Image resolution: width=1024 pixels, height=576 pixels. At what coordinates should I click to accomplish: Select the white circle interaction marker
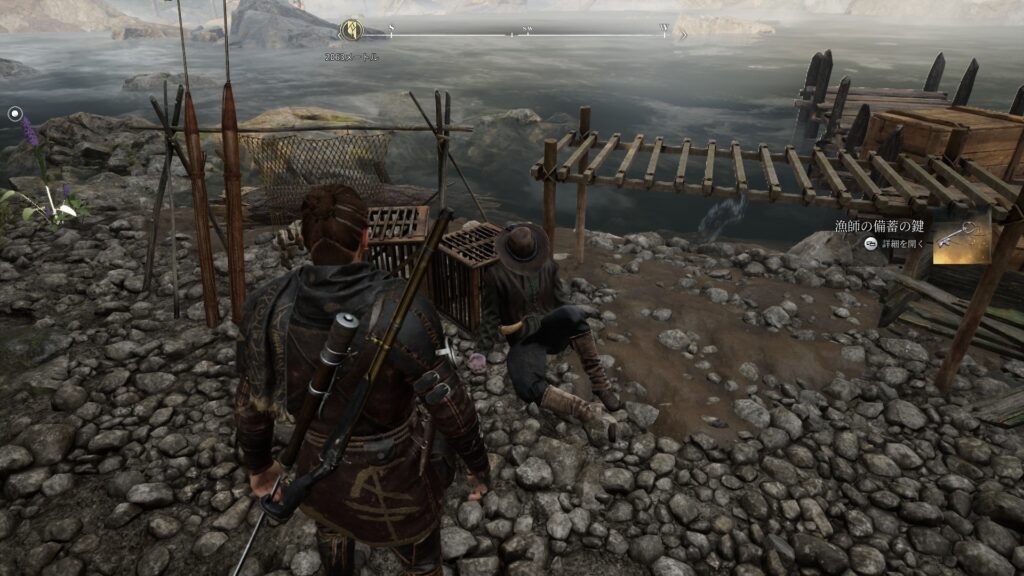tap(15, 114)
